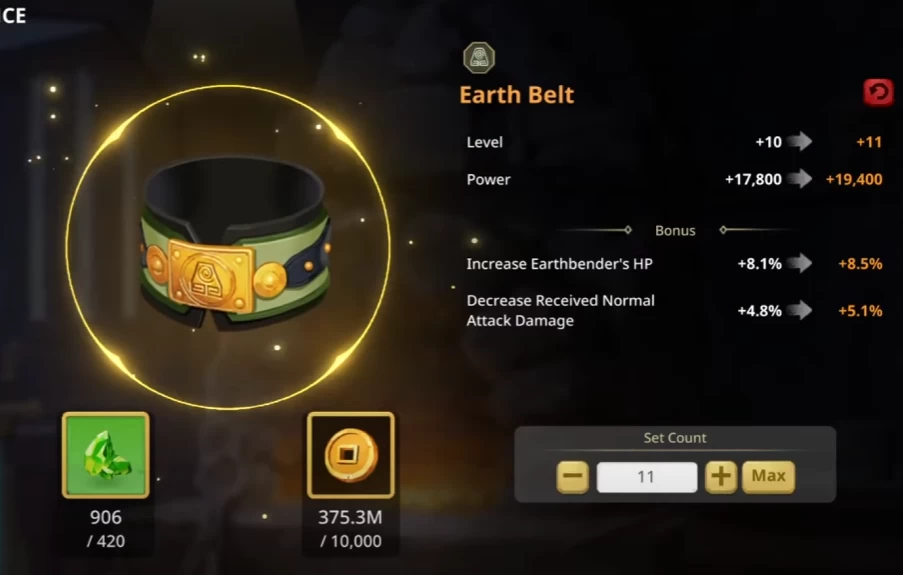Increase the set count with plus button
Viewport: 903px width, 575px height.
[x=720, y=477]
